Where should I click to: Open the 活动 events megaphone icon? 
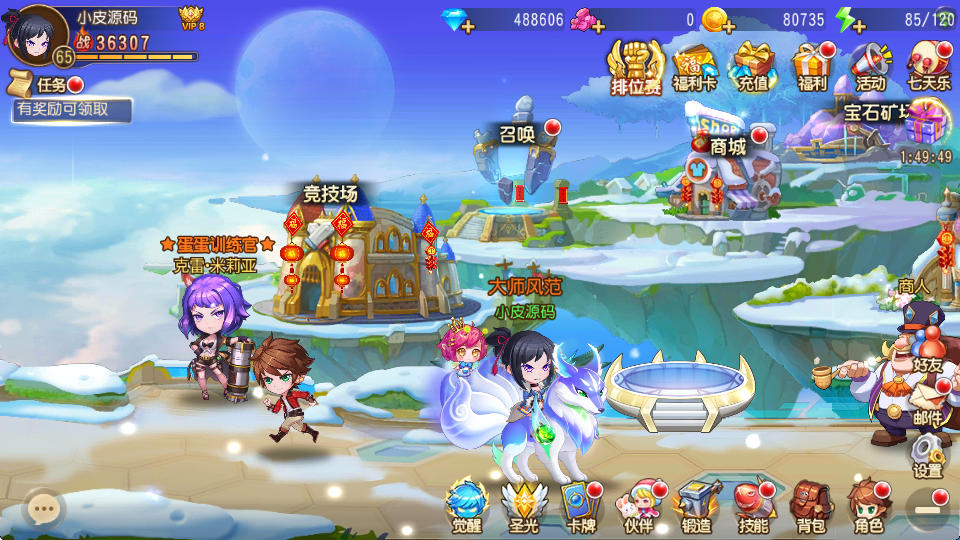click(871, 67)
